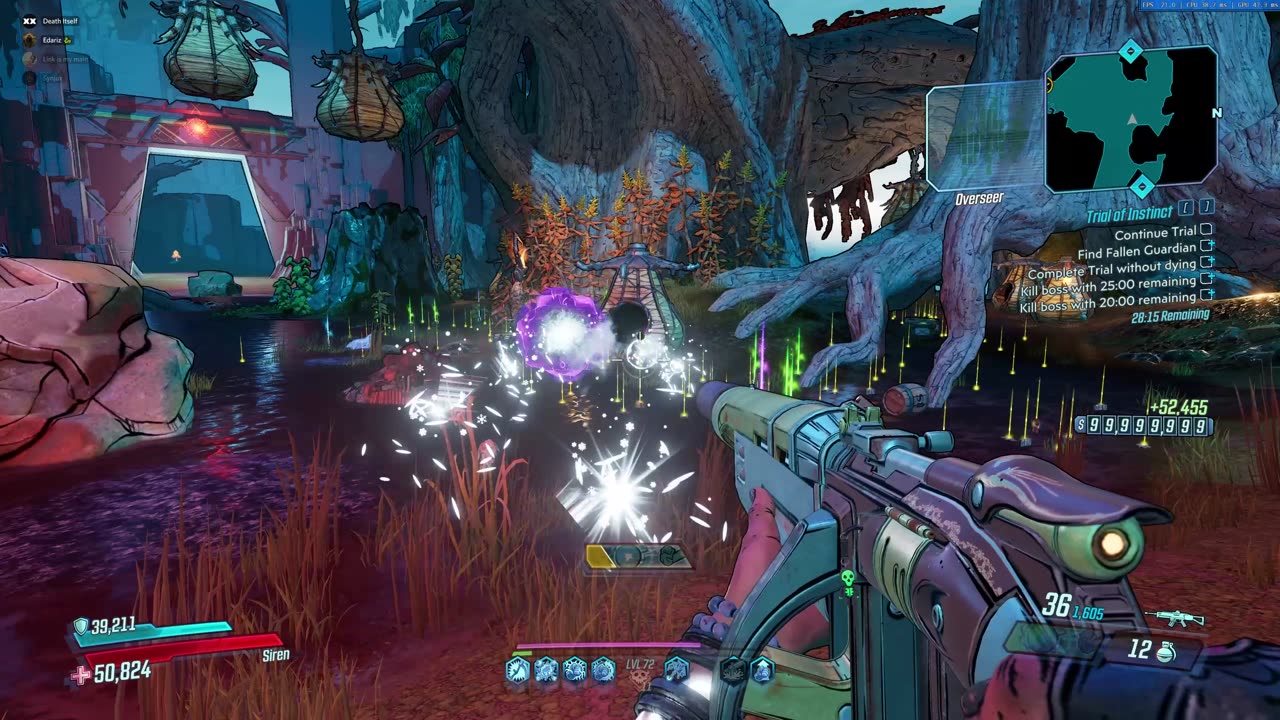Click the diamond marker atop the minimap
The image size is (1280, 720).
pos(1130,50)
